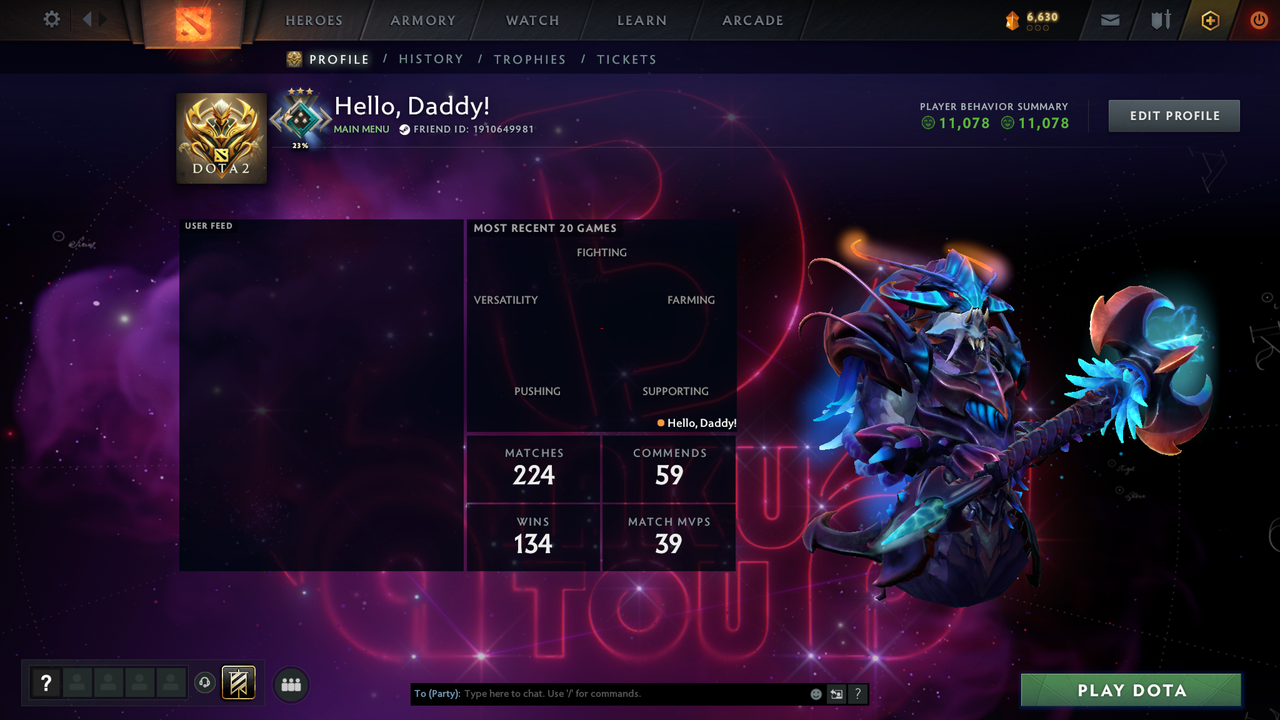Click the red power/exit icon
The width and height of the screenshot is (1280, 720).
point(1259,19)
